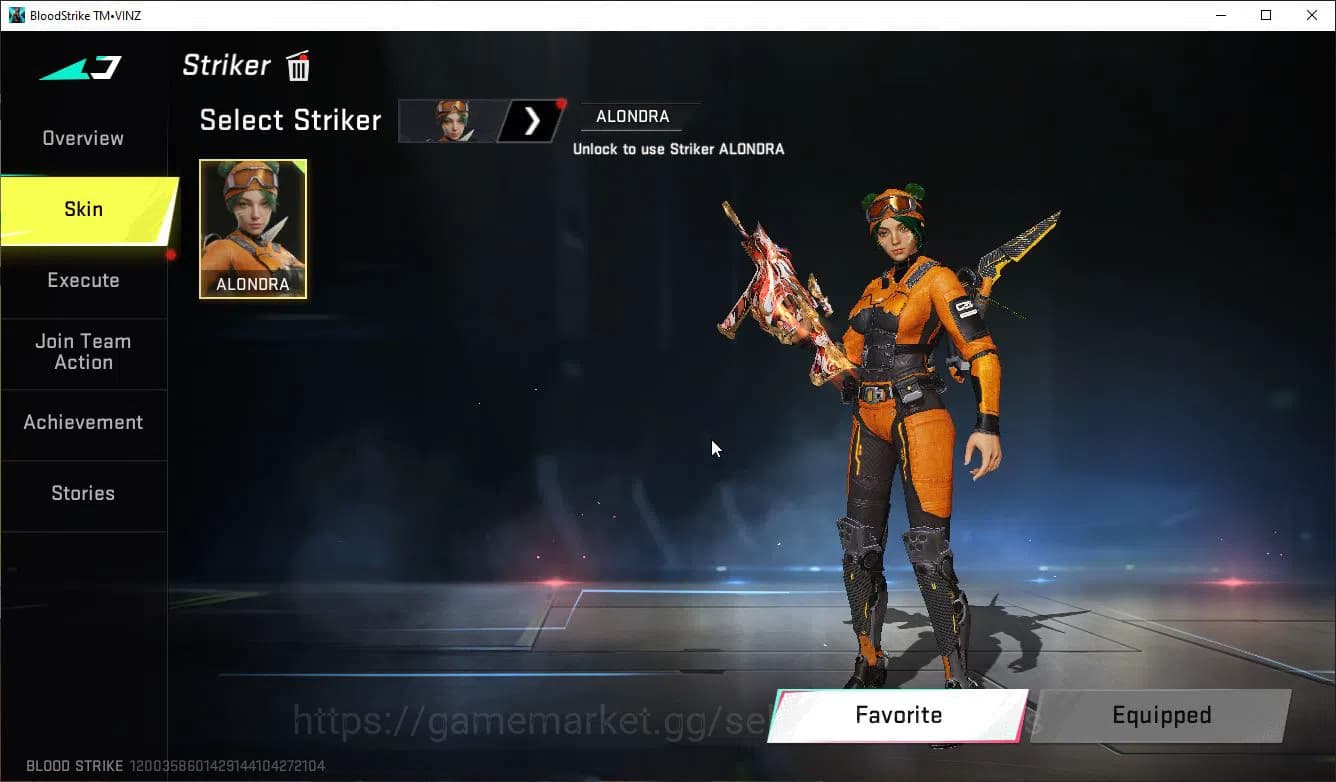The width and height of the screenshot is (1336, 782).
Task: Select the ALONDRA skin card
Action: point(252,229)
